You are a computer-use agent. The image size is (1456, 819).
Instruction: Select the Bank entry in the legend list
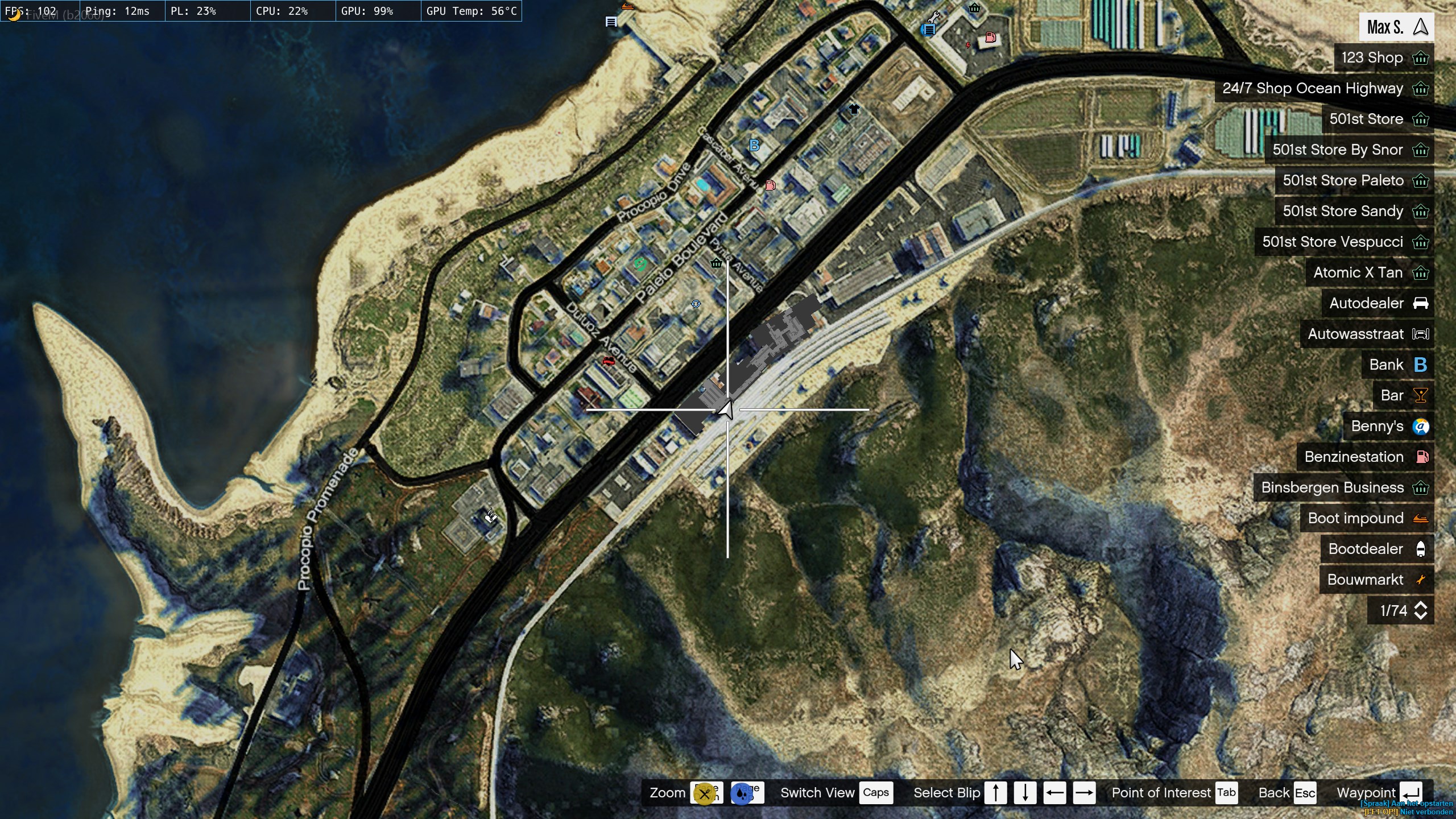pyautogui.click(x=1397, y=365)
